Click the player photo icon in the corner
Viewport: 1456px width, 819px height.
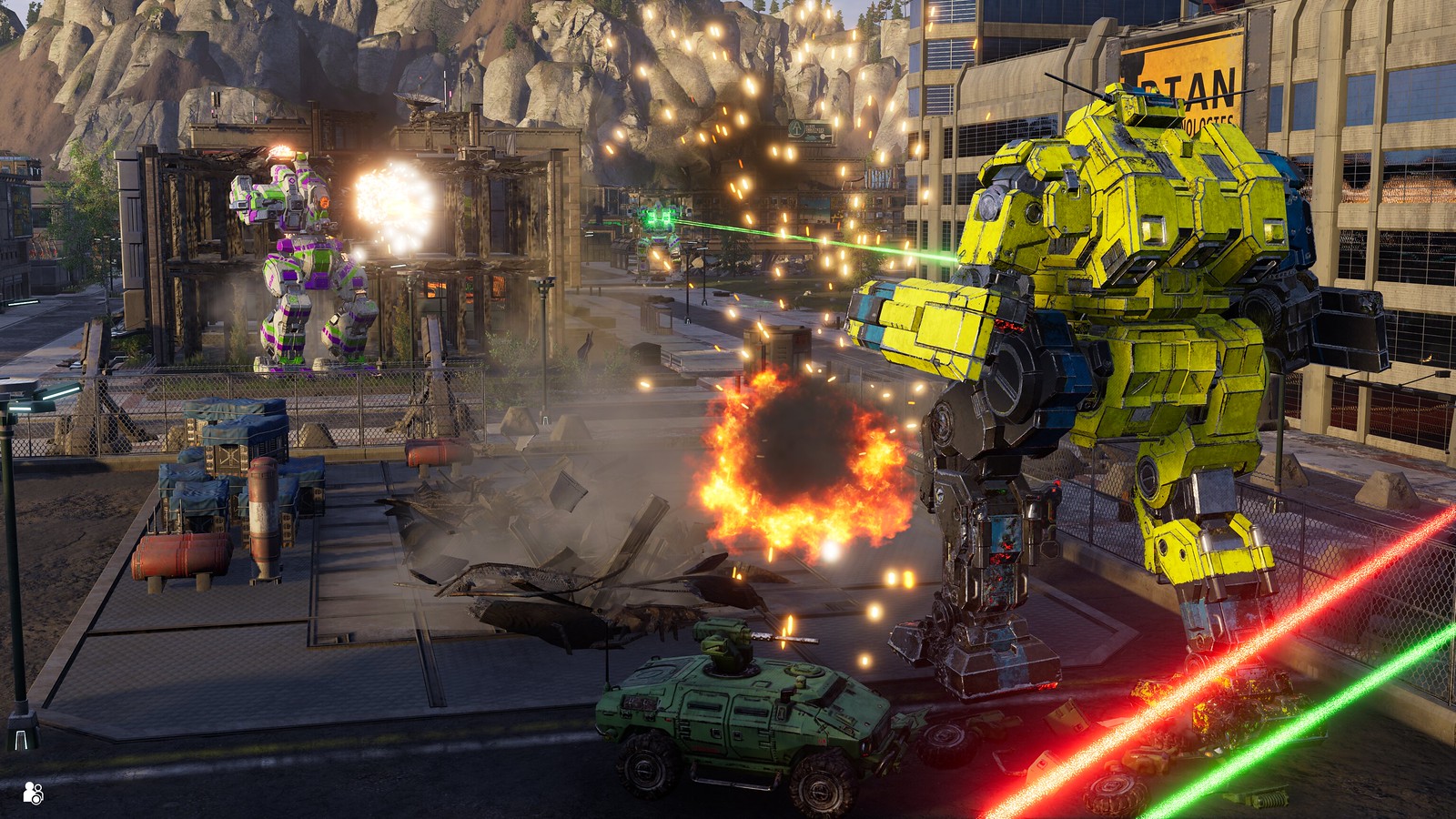(33, 792)
